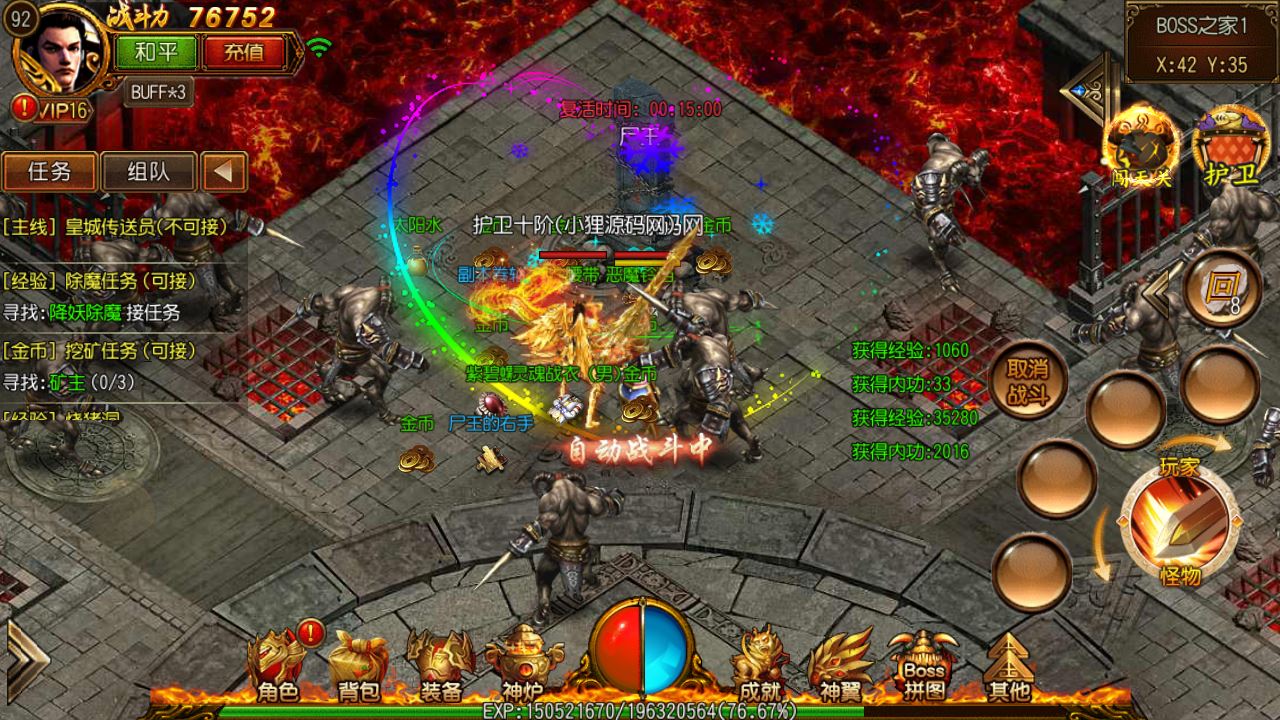Open the 充值 recharge shop
Image resolution: width=1280 pixels, height=720 pixels.
click(243, 52)
